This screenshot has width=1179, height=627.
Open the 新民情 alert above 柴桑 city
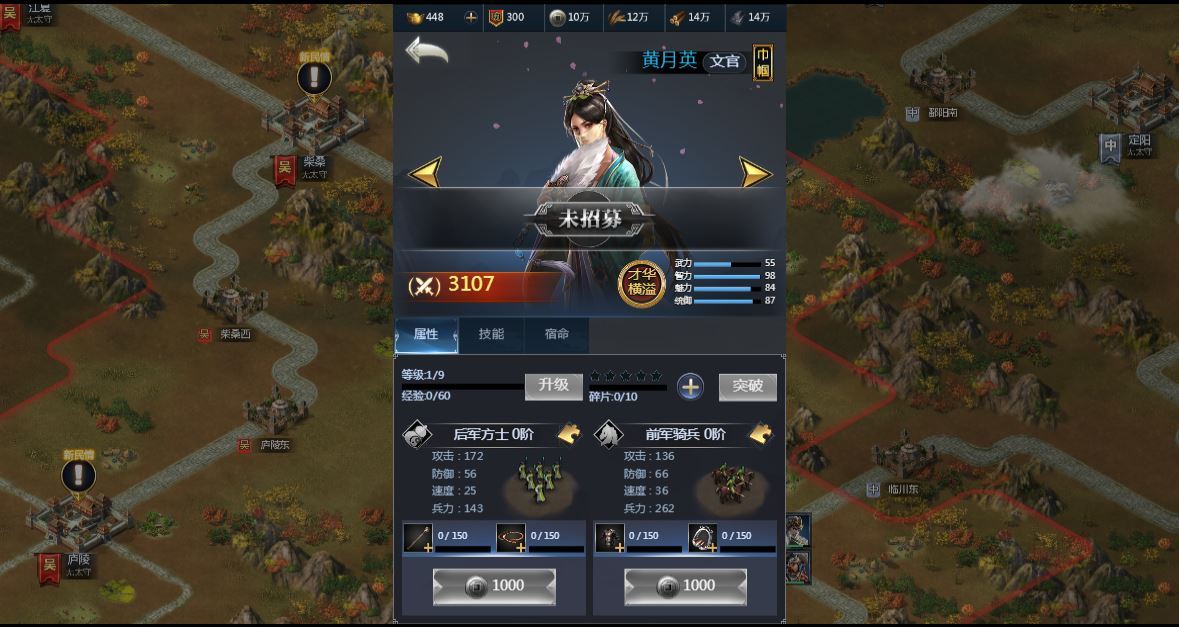point(315,78)
